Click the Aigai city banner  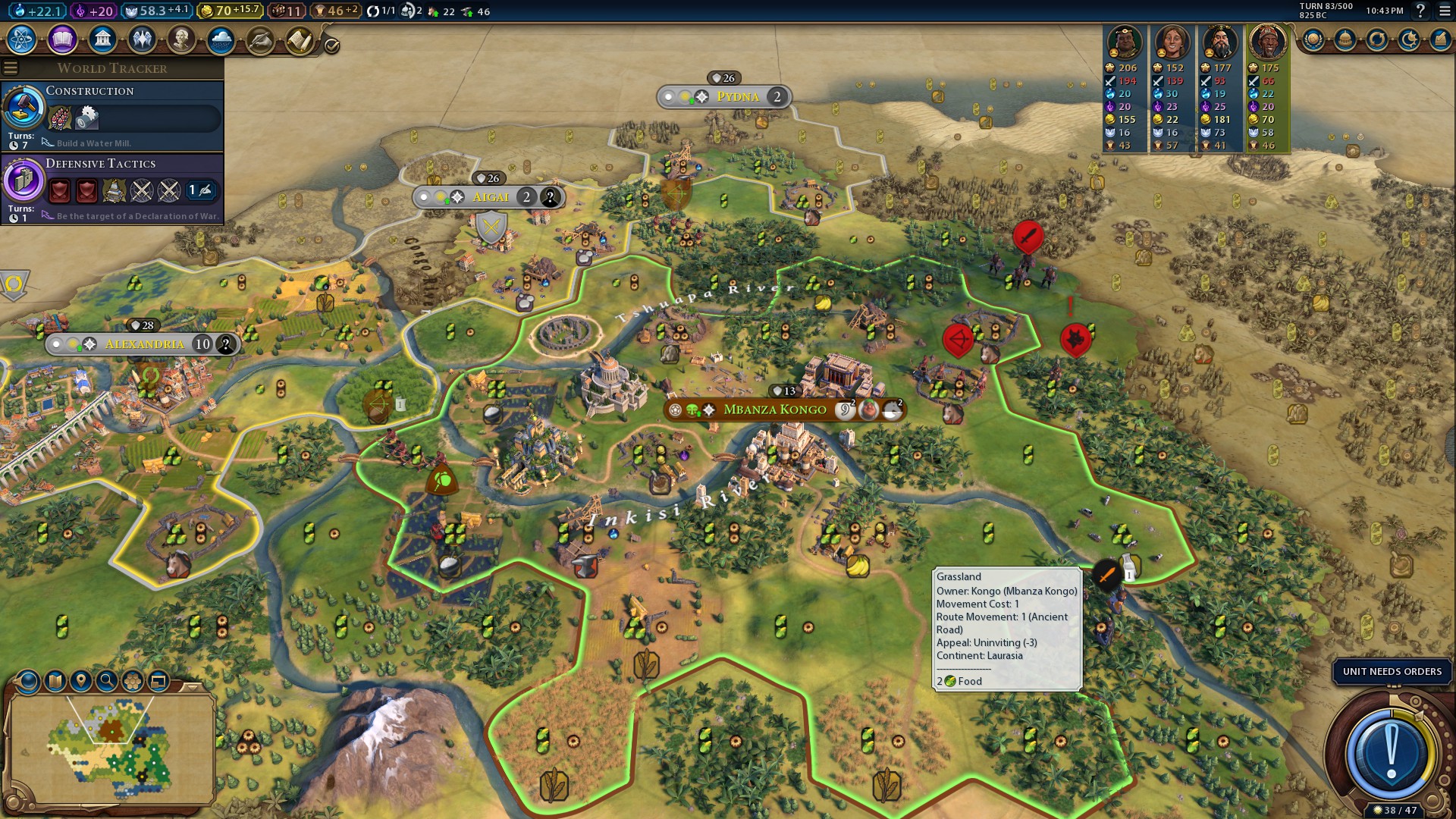491,197
